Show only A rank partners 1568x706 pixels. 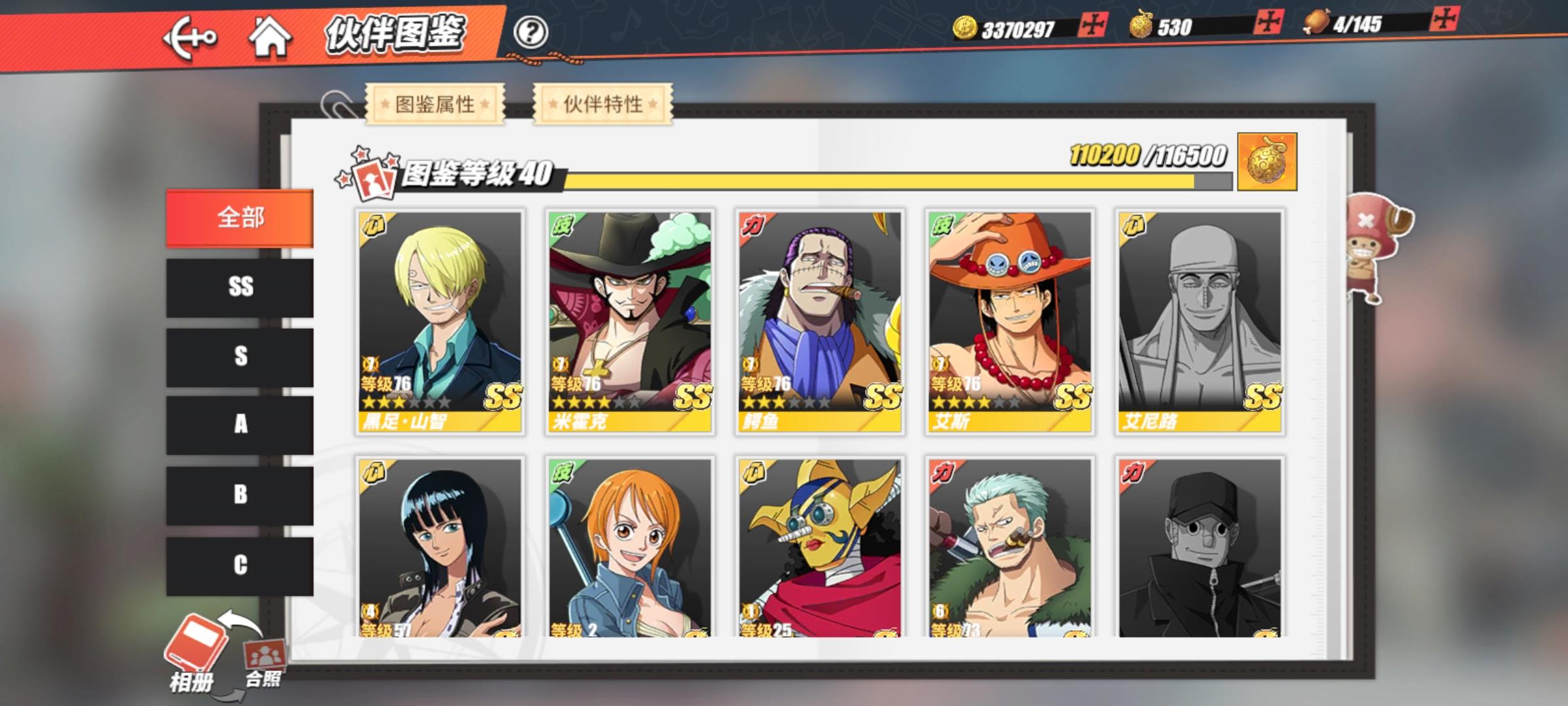click(x=240, y=425)
